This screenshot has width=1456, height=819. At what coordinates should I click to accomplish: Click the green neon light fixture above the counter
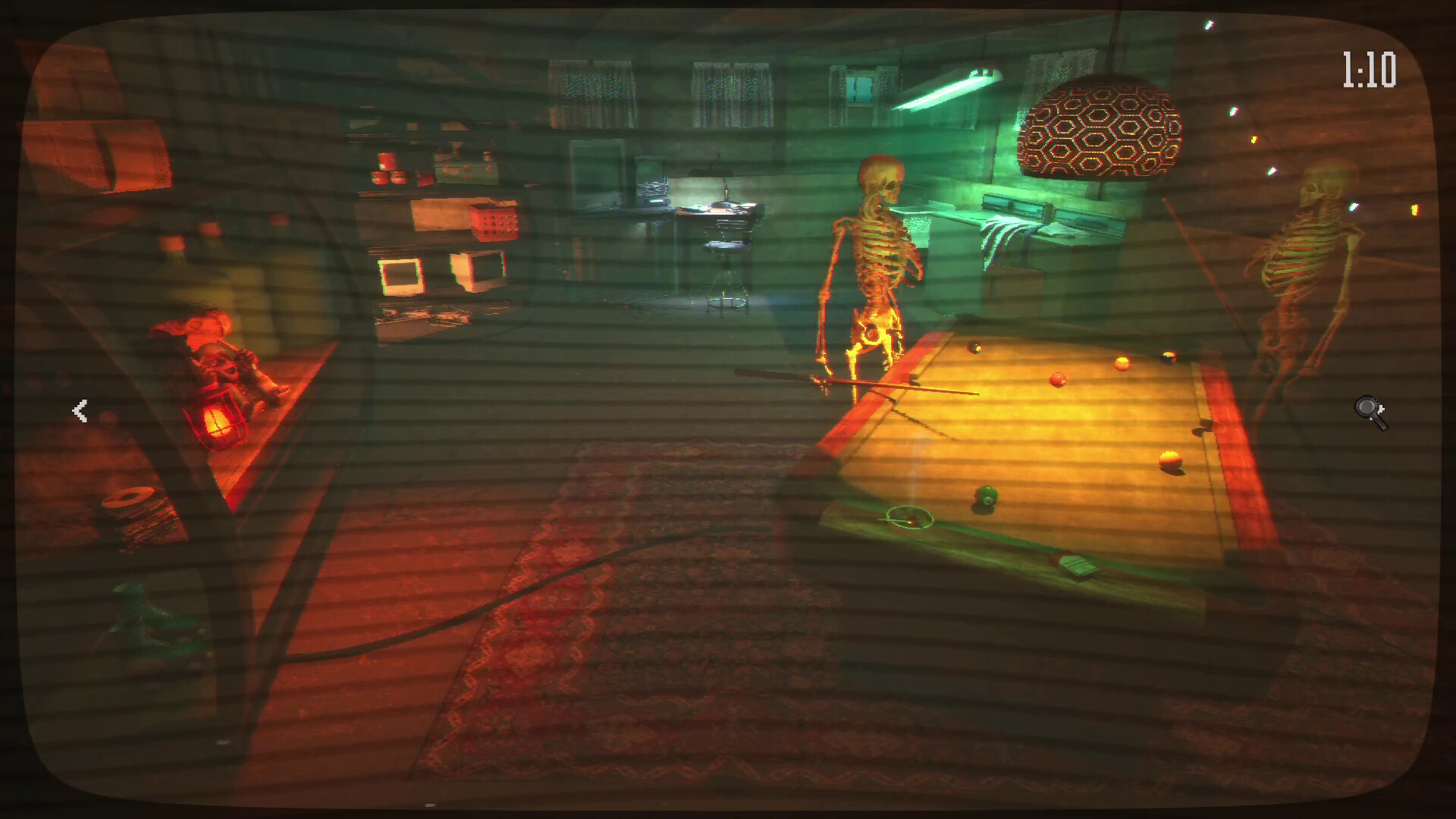tap(944, 91)
